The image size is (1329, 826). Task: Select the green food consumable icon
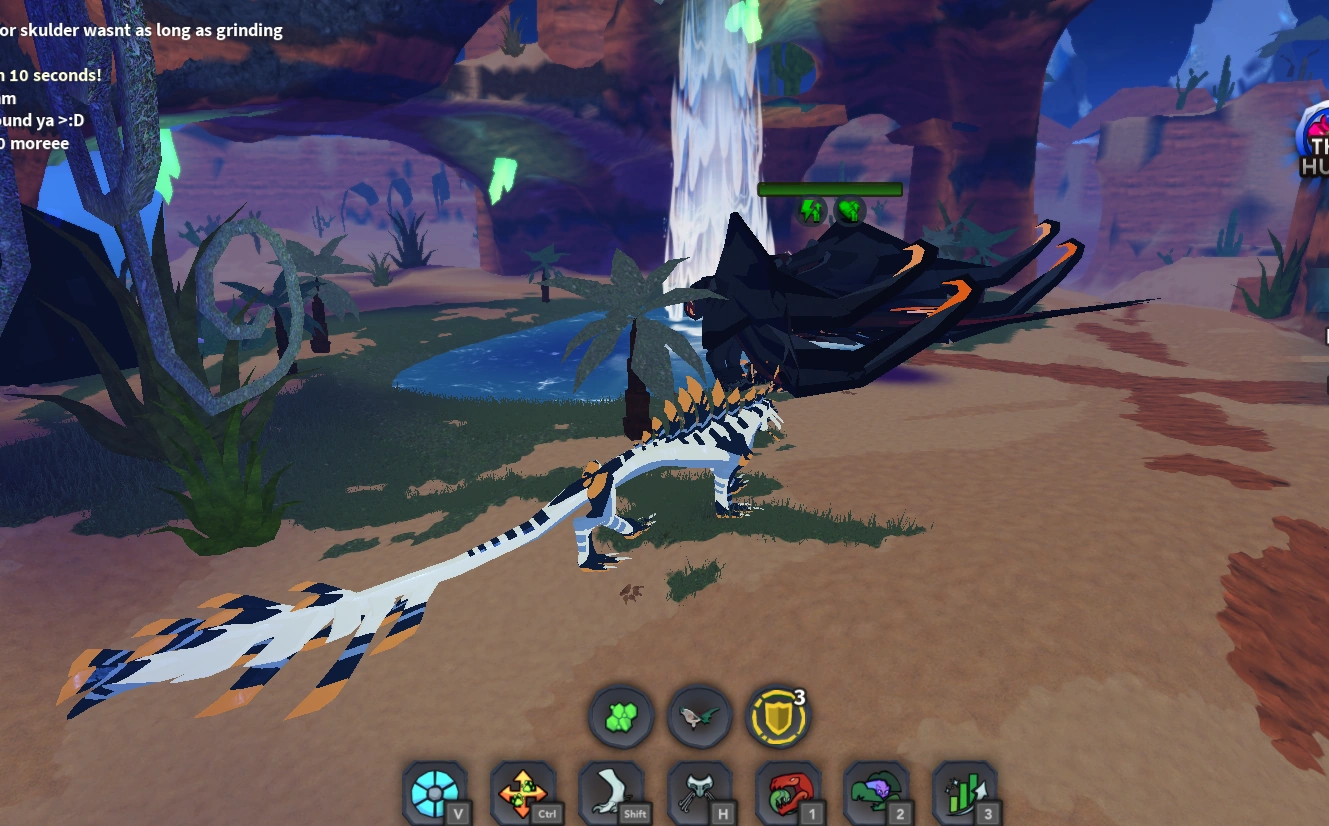620,716
